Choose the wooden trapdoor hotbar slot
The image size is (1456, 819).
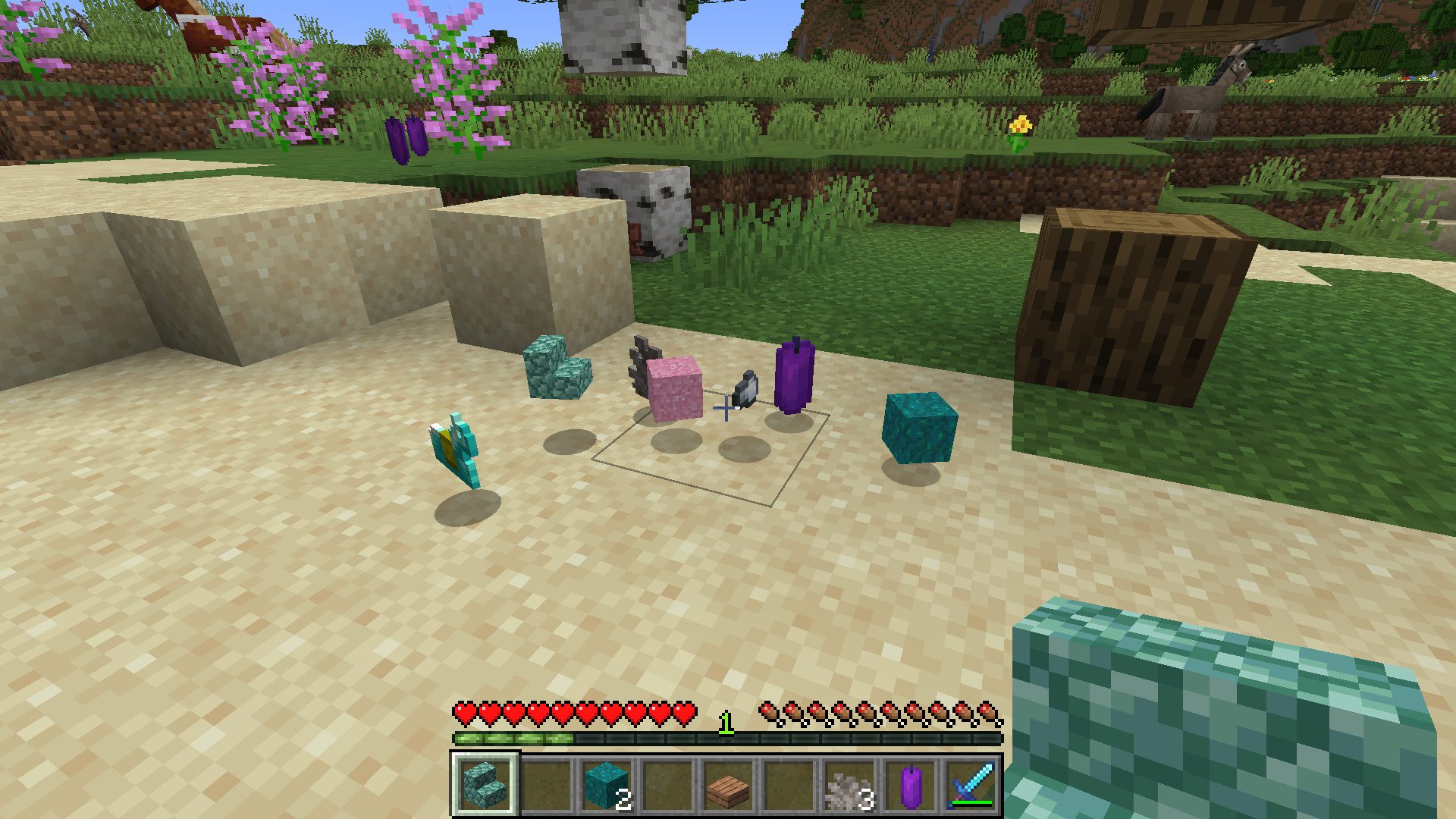tap(728, 786)
